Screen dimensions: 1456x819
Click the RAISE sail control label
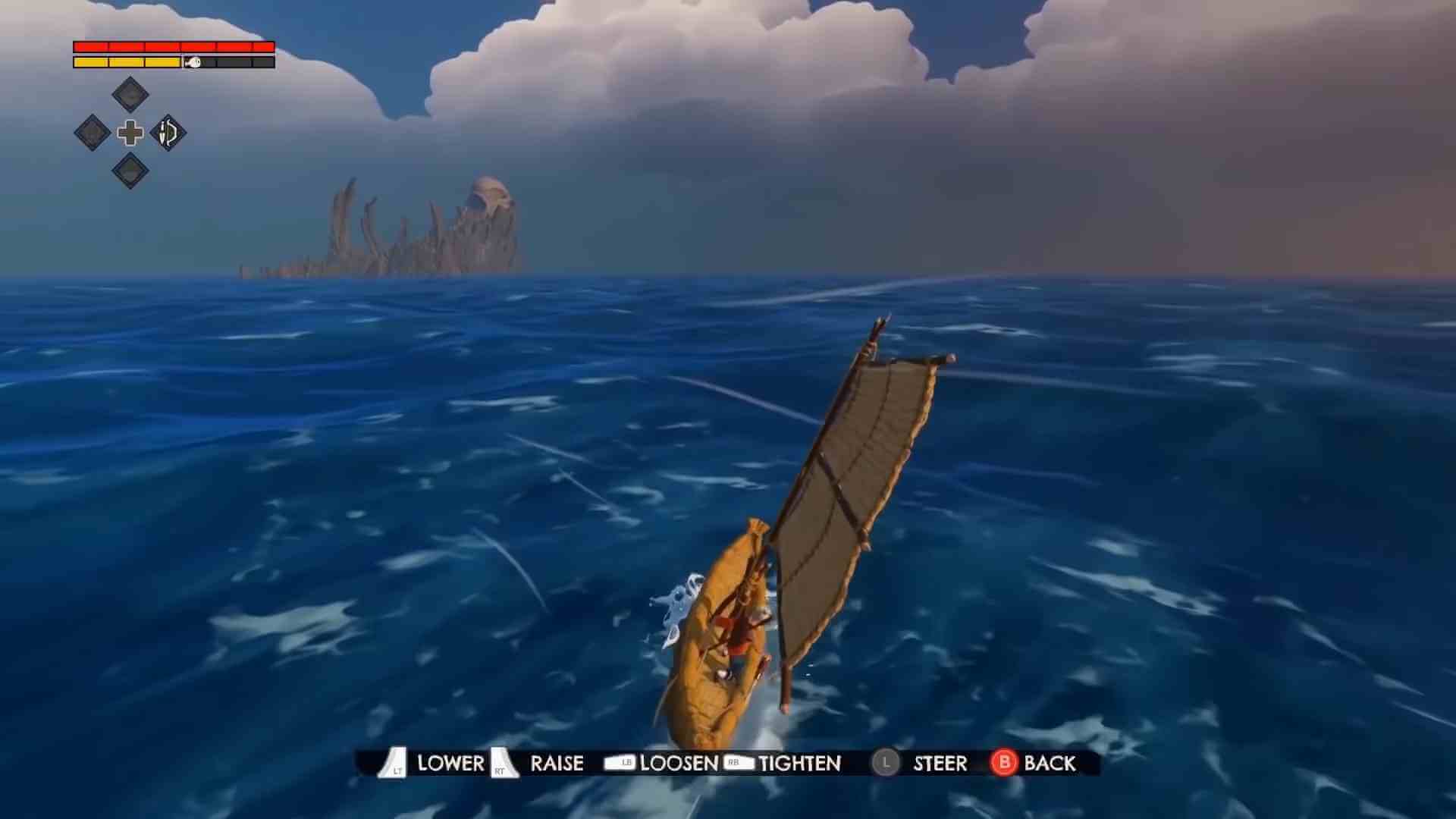[x=556, y=764]
